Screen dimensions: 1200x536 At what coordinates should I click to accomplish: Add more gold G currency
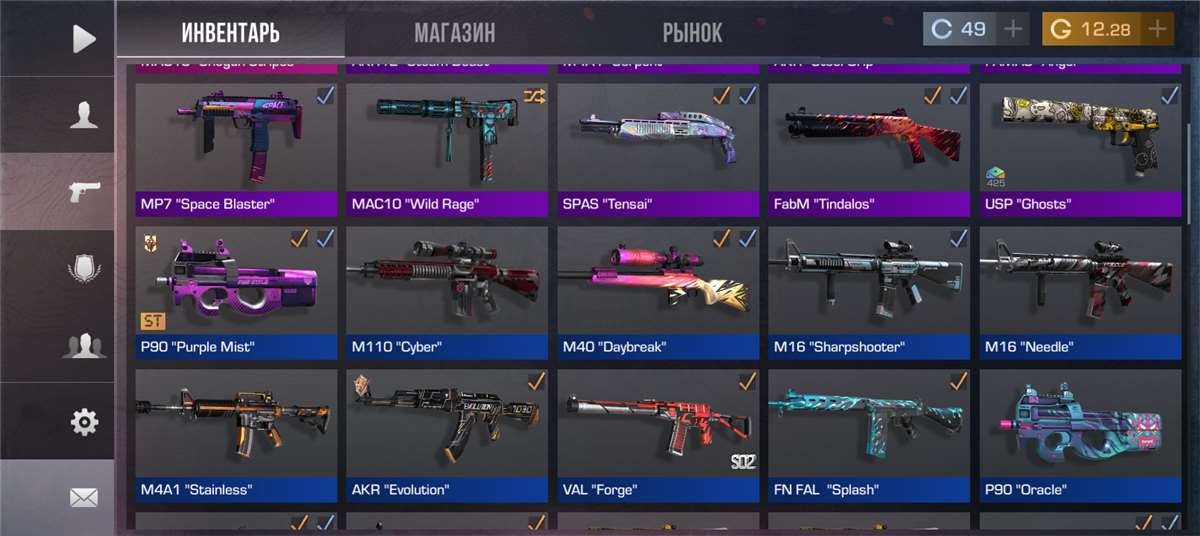[1158, 29]
